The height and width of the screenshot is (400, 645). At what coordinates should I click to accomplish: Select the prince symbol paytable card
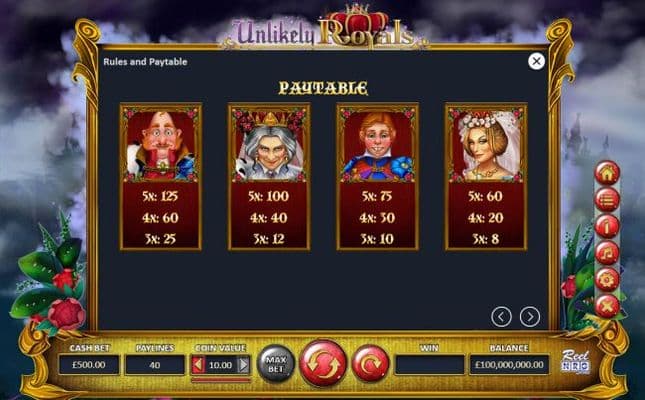tap(377, 176)
